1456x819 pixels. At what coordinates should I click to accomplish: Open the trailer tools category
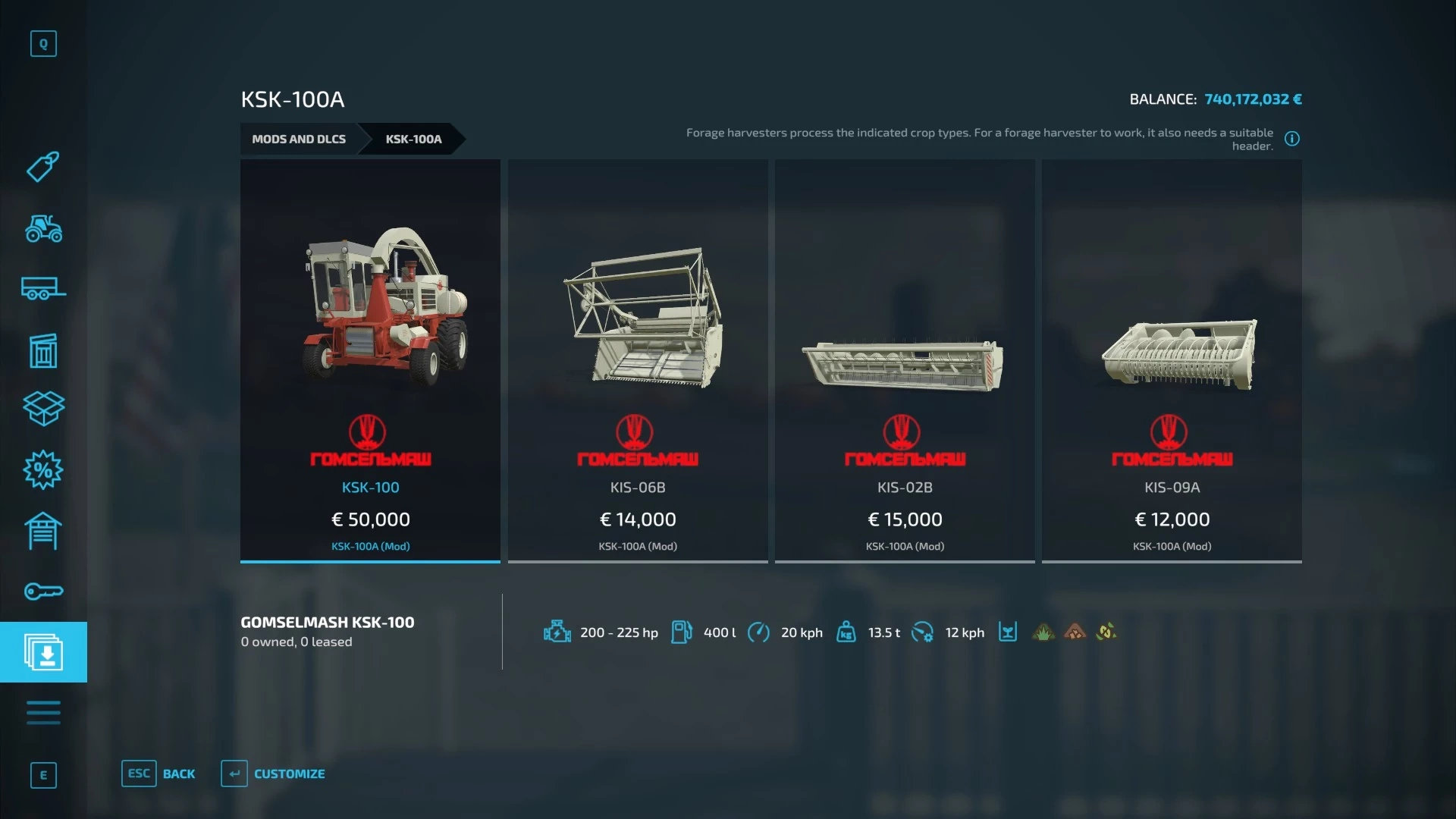pyautogui.click(x=43, y=289)
